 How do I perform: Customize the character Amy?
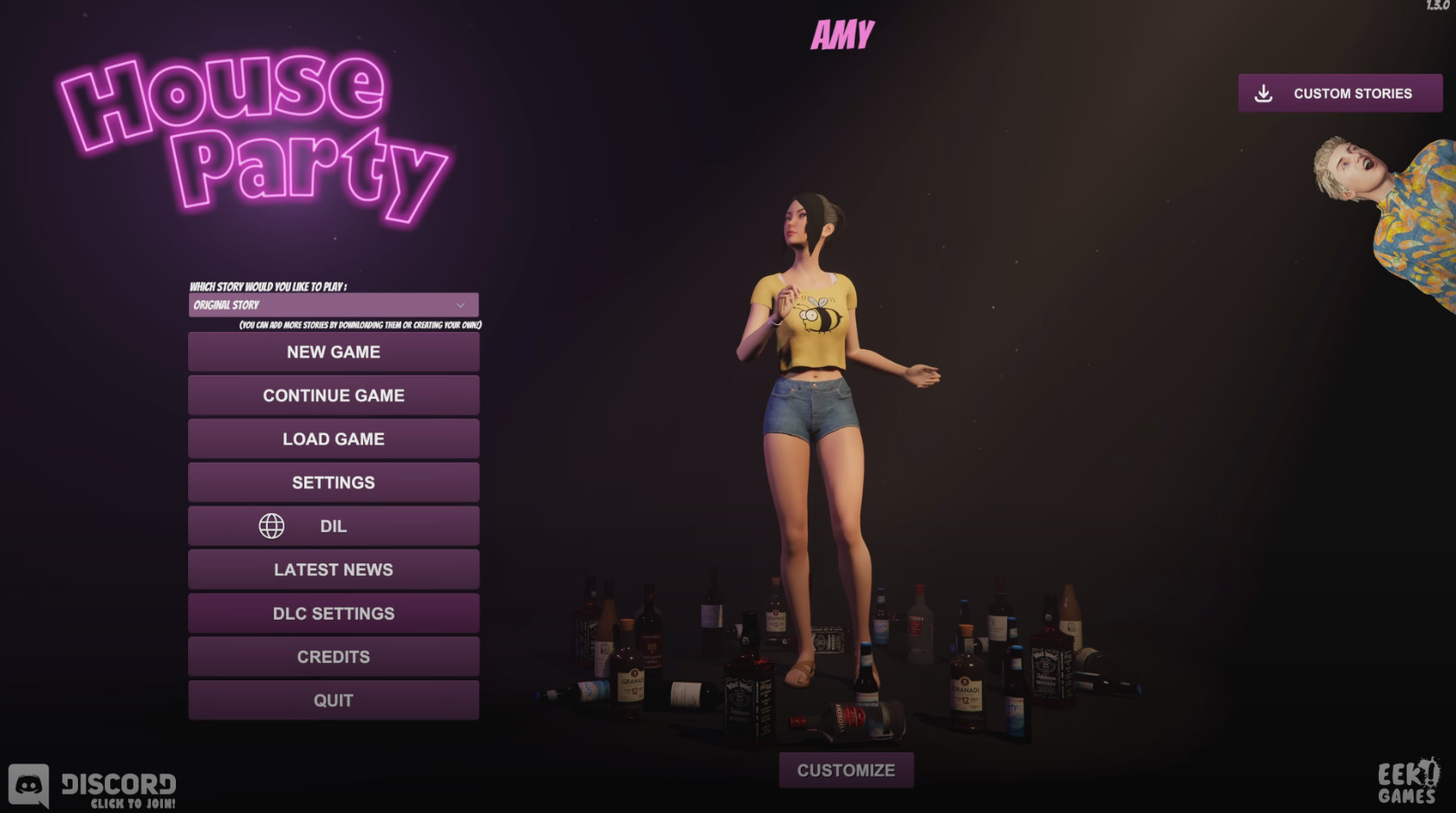pos(846,771)
